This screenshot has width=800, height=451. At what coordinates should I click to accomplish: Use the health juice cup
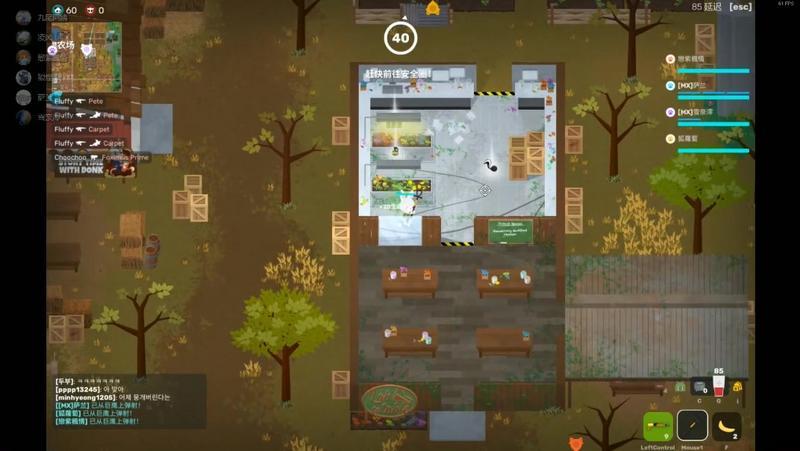(718, 387)
